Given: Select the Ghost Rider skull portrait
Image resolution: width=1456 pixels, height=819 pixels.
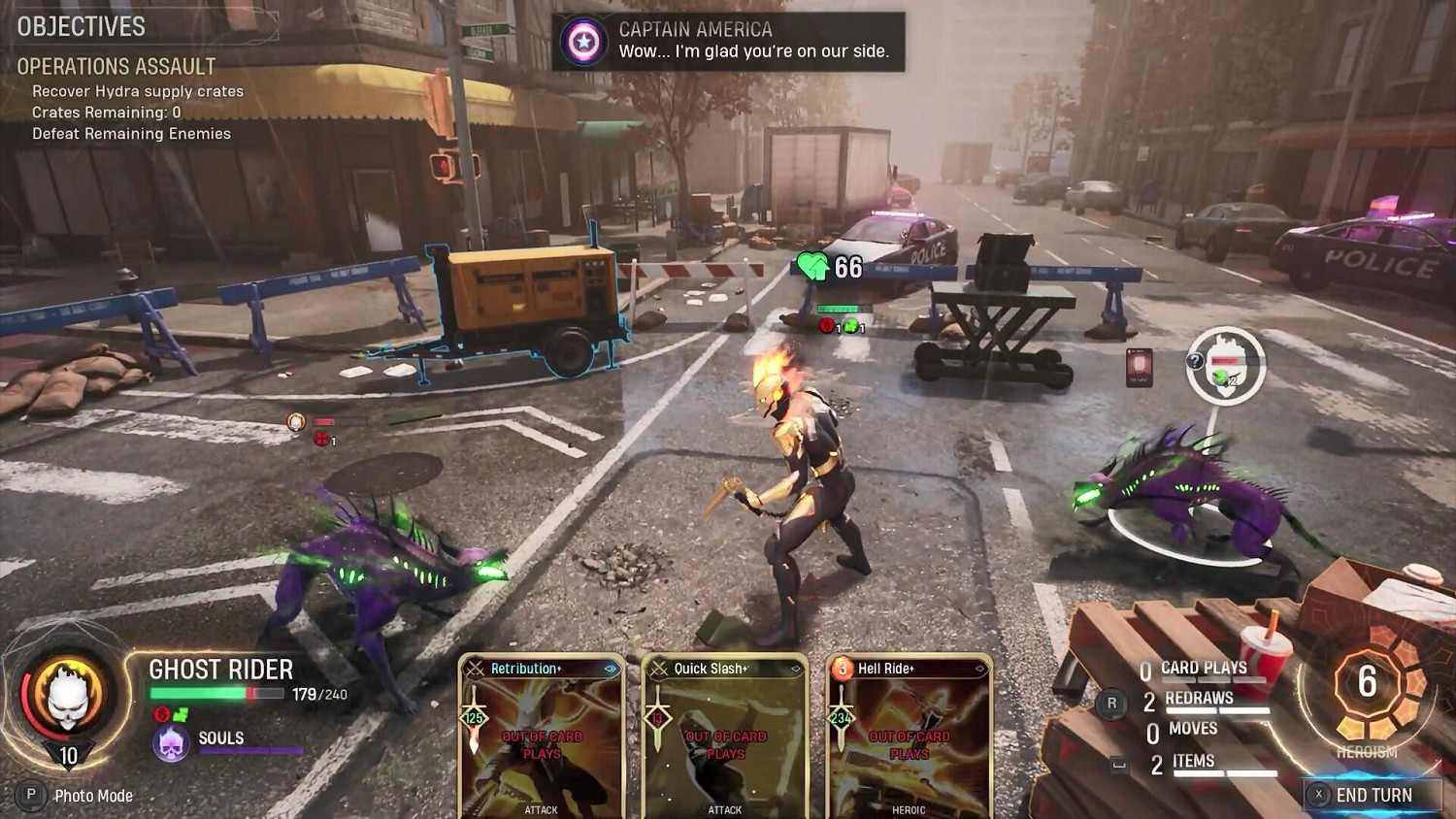Looking at the screenshot, I should tap(68, 695).
